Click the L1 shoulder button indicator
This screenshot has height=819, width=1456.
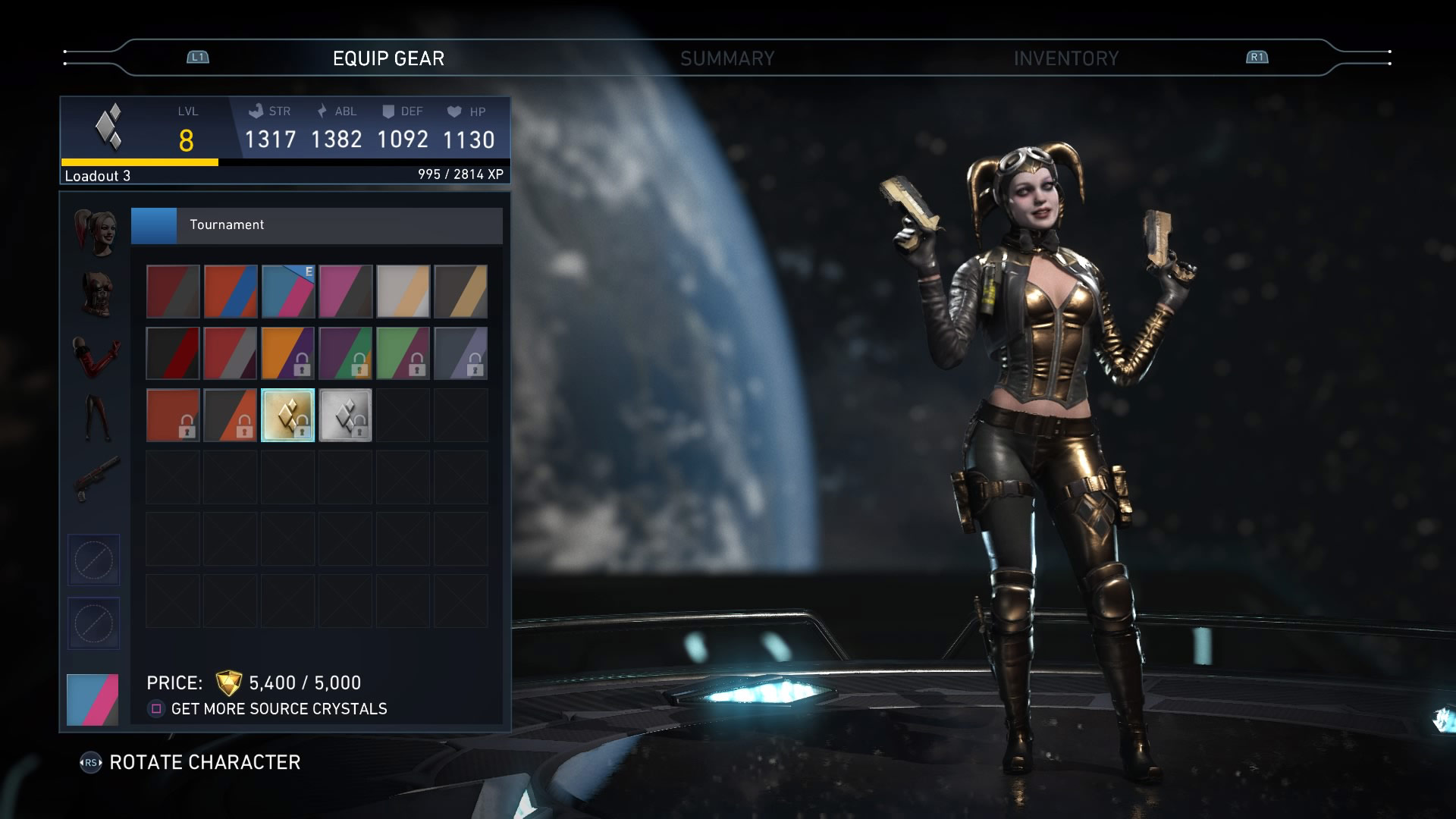click(196, 56)
